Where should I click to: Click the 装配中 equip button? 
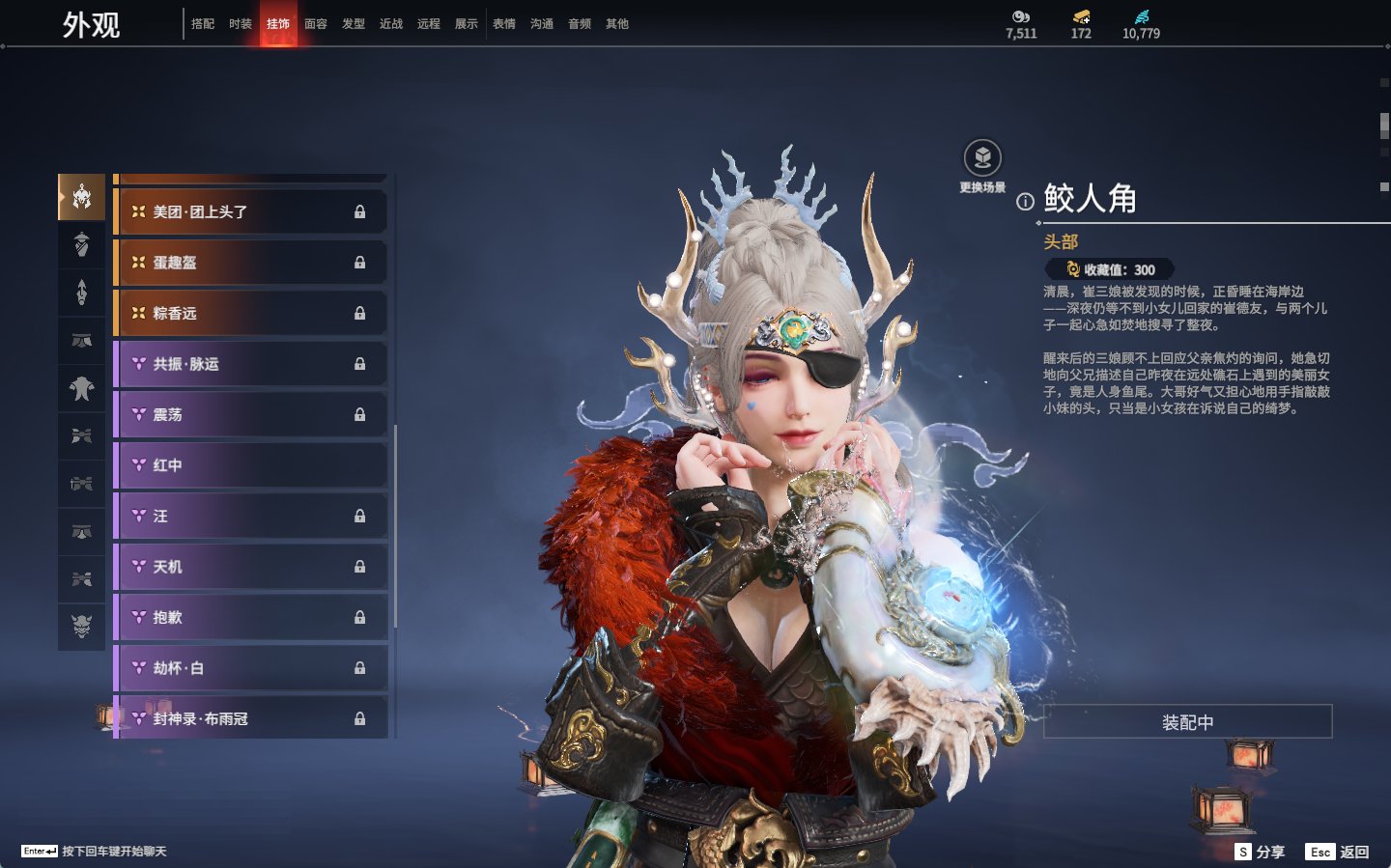click(x=1187, y=722)
